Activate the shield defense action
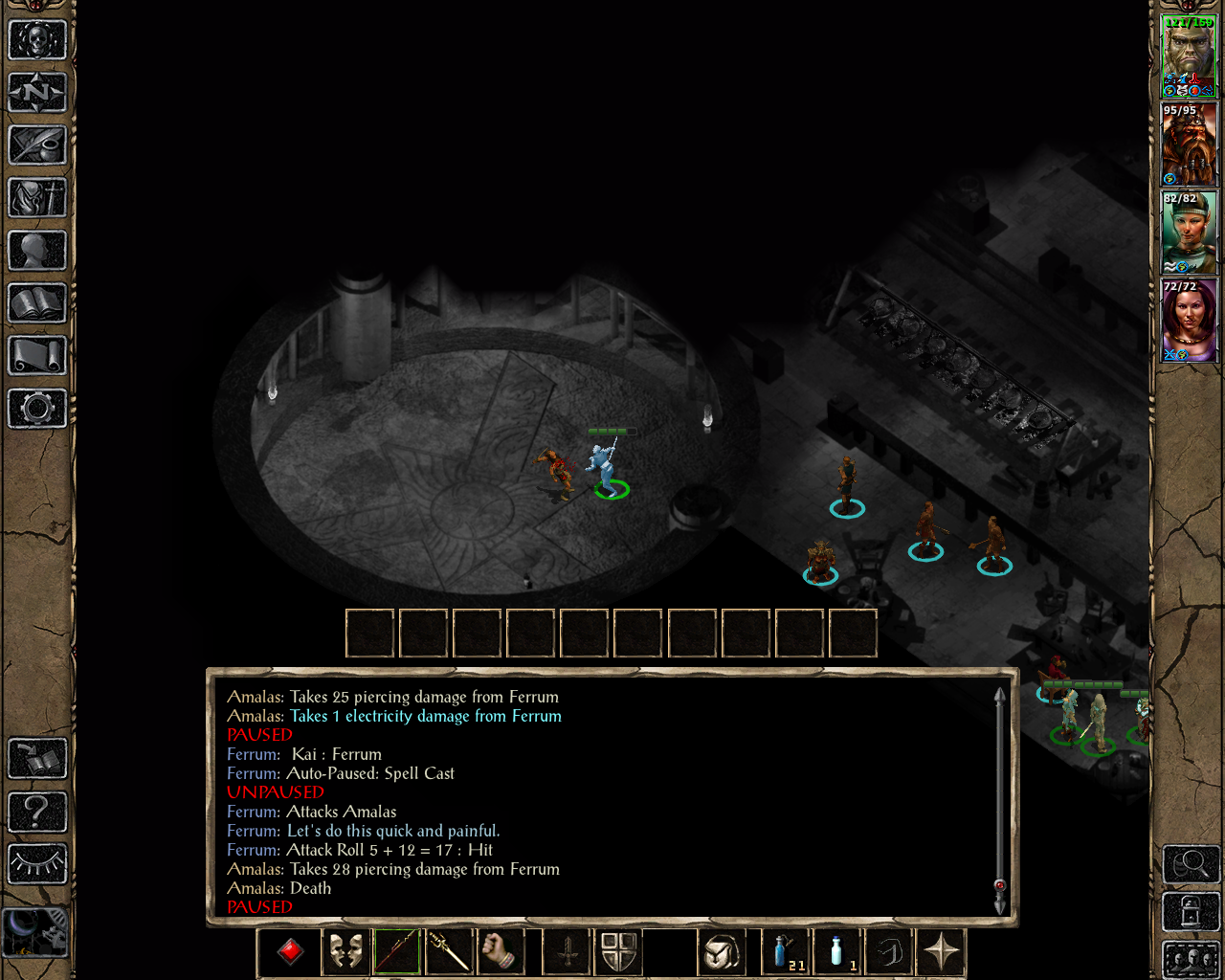This screenshot has height=980, width=1225. pos(617,950)
